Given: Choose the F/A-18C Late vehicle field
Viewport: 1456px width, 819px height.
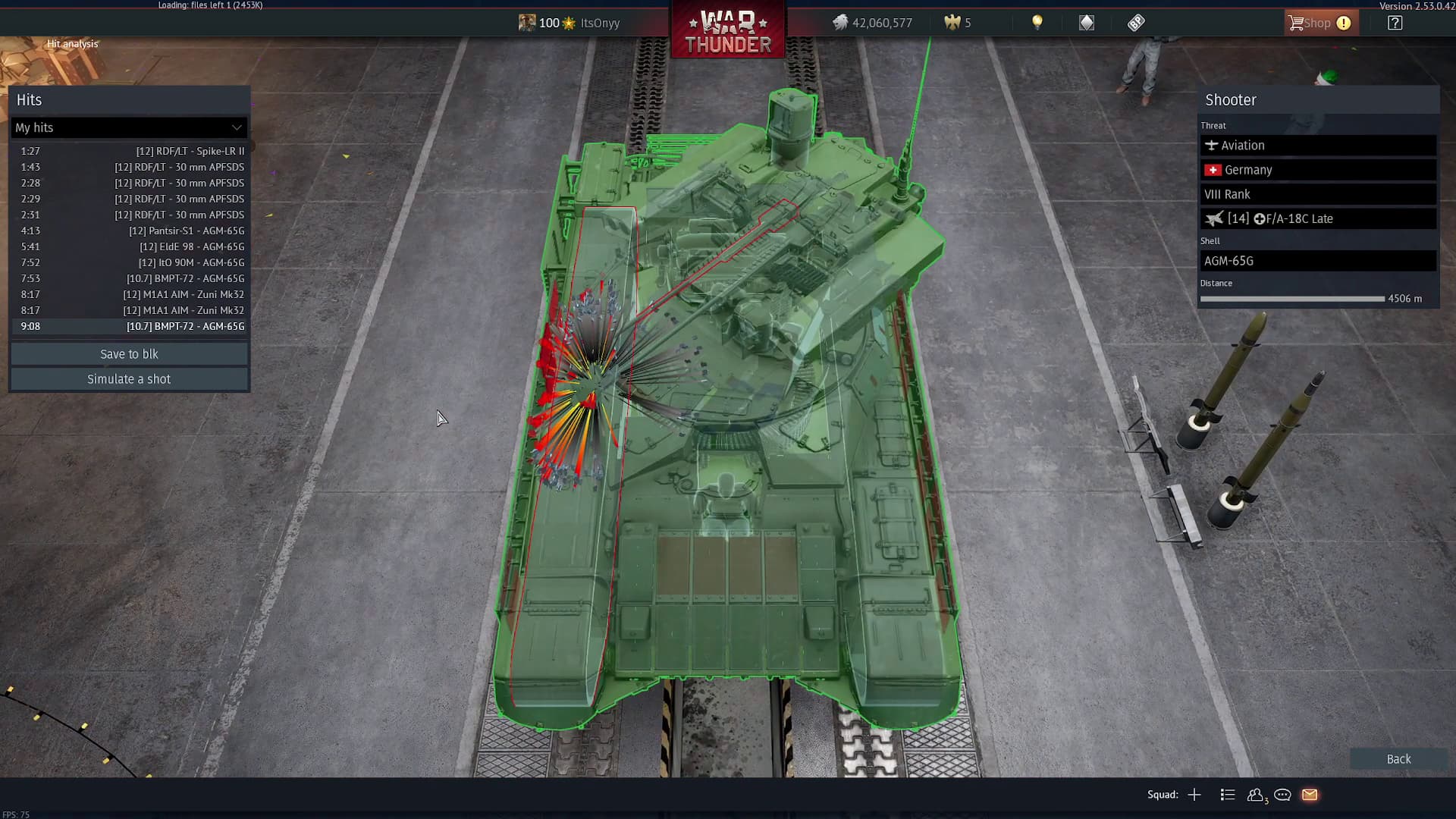Looking at the screenshot, I should coord(1317,218).
